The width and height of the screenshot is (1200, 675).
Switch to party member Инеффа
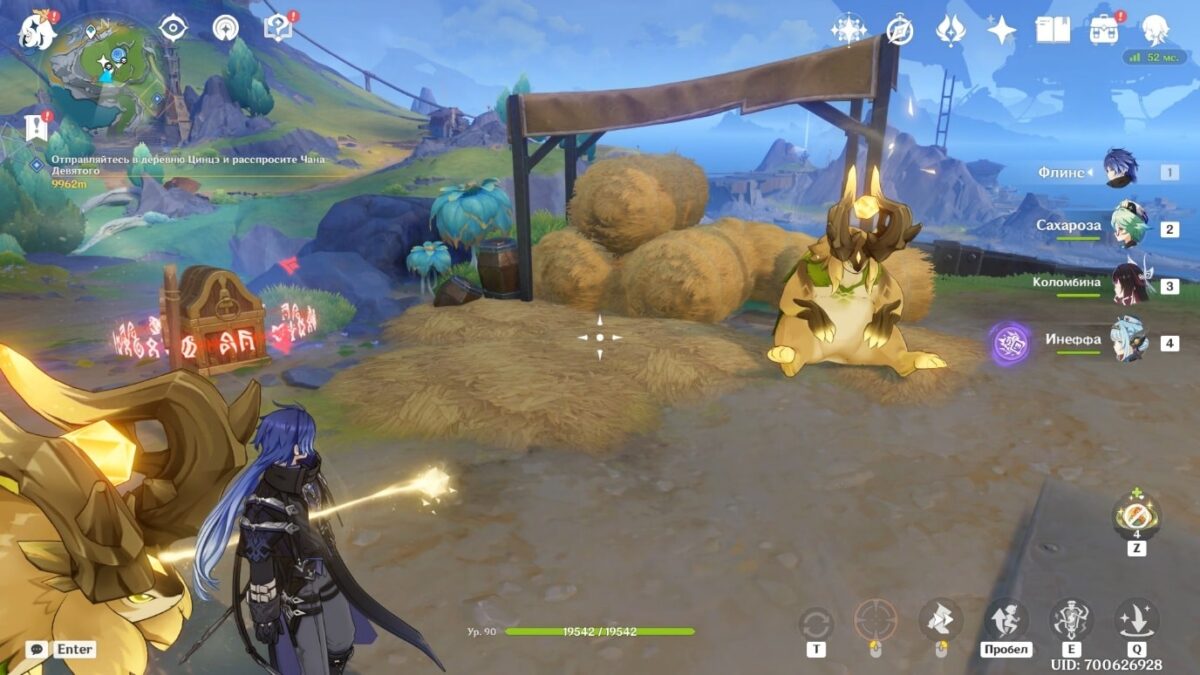1128,340
